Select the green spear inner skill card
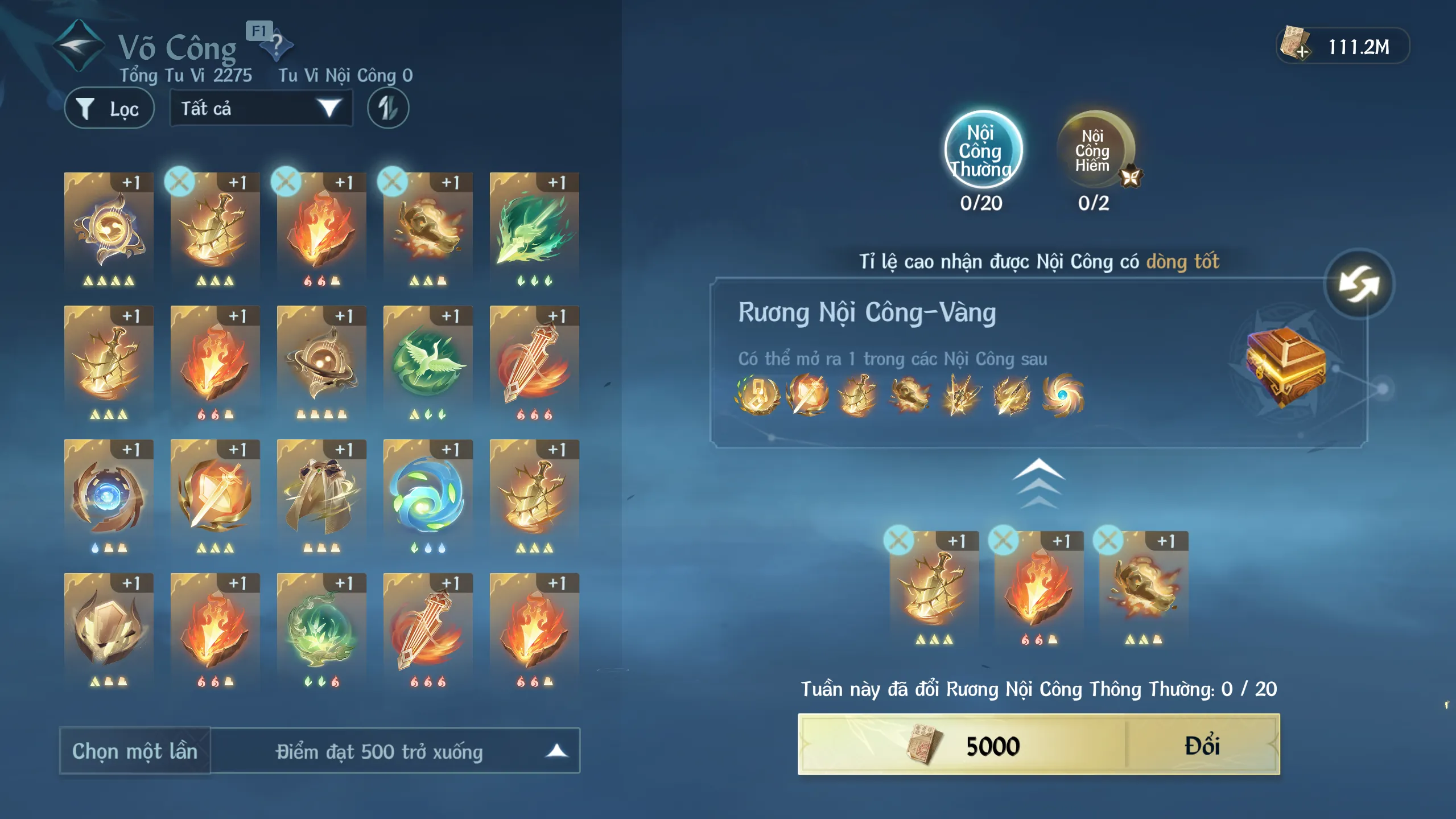Screen dimensions: 1456x819 [534, 229]
